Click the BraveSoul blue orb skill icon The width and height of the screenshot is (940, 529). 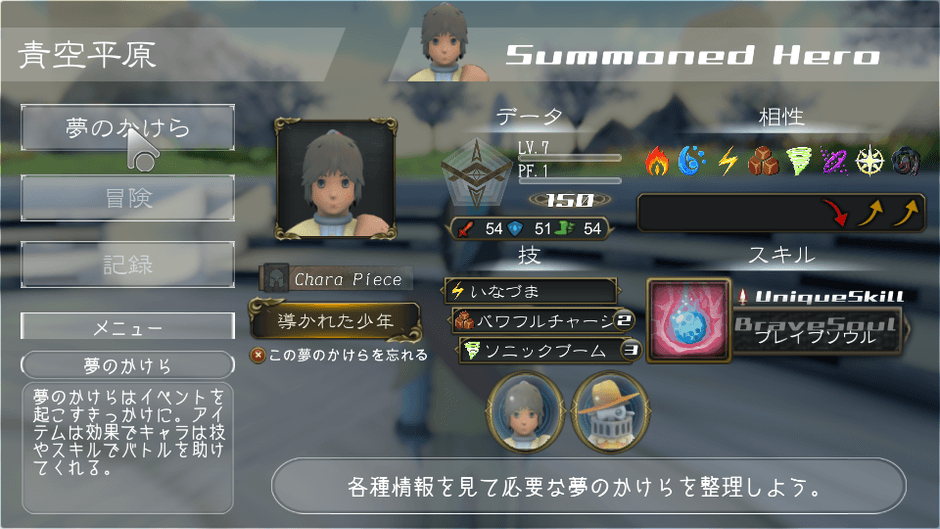(x=688, y=320)
